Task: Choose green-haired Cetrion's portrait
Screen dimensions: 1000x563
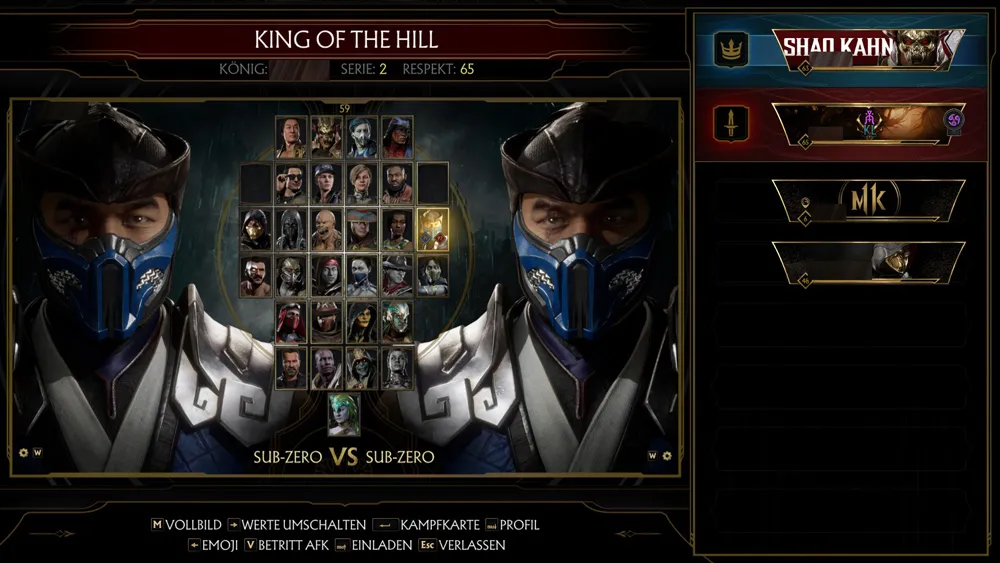Action: [x=344, y=414]
